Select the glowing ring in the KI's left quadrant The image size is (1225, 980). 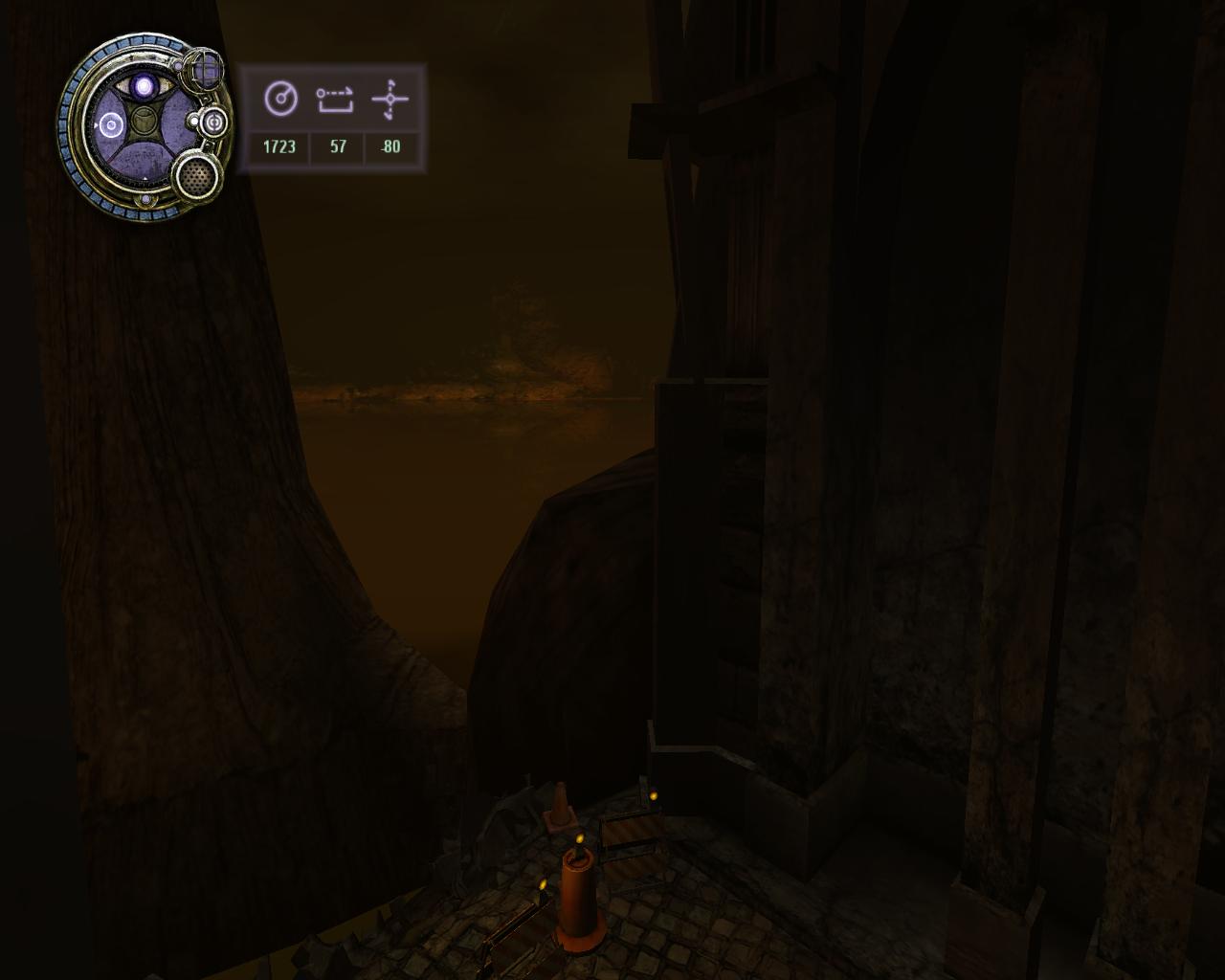(x=109, y=124)
